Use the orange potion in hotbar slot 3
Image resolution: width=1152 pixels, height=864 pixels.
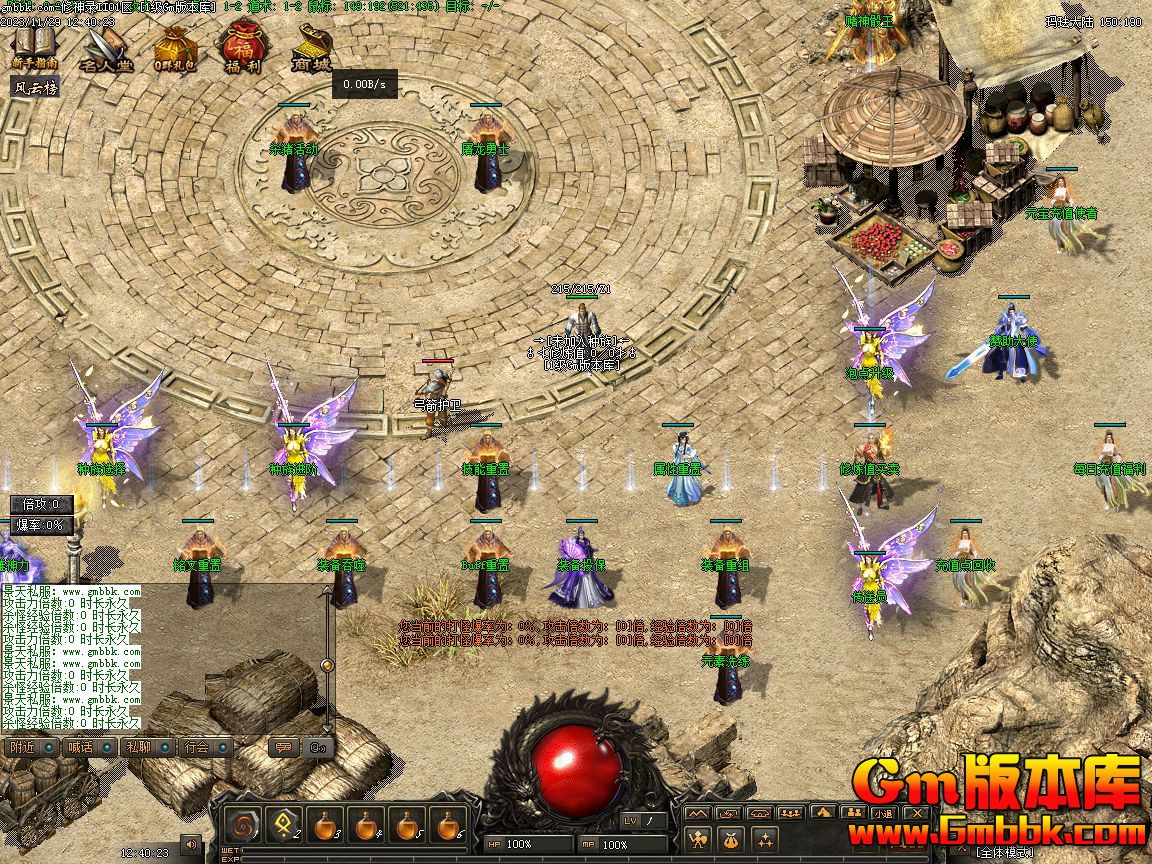[326, 826]
